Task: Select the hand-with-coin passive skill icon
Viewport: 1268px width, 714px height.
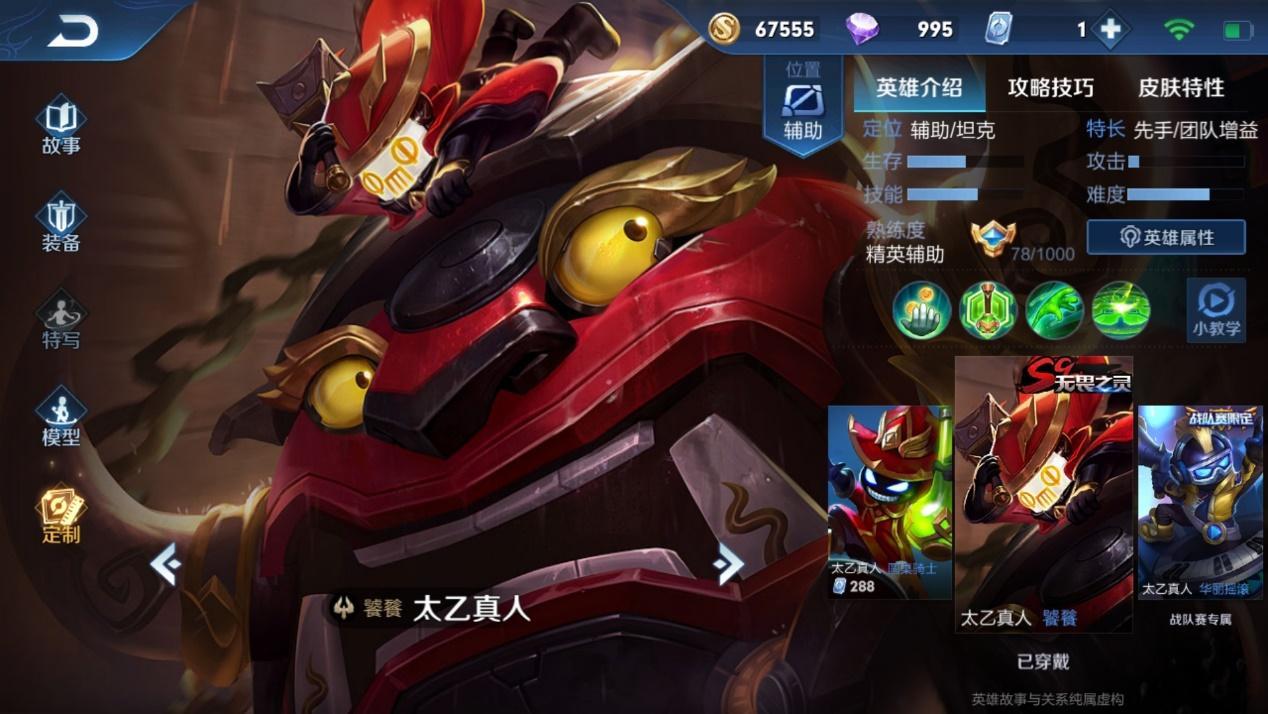Action: [921, 309]
